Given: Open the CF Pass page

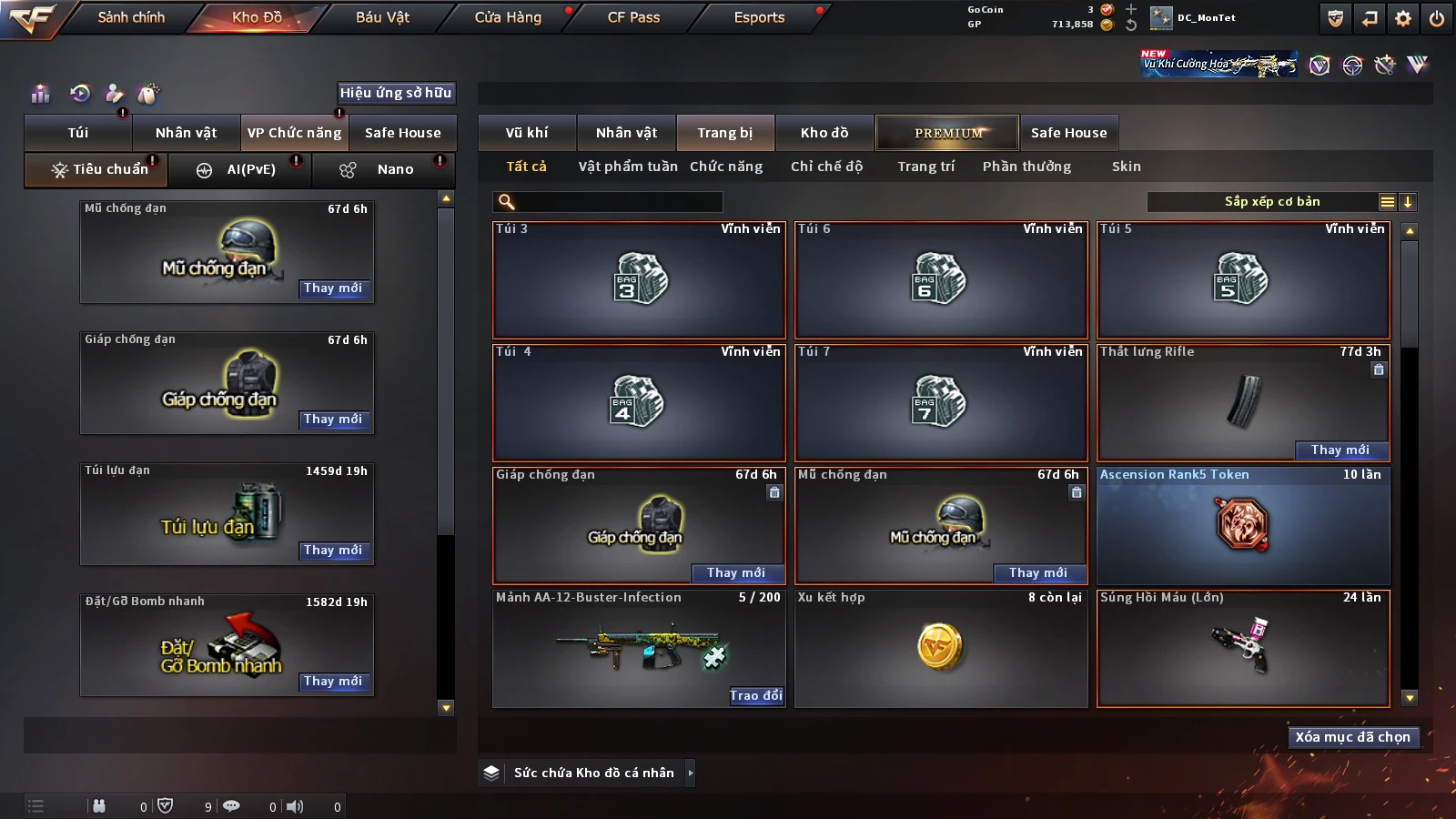Looking at the screenshot, I should tap(633, 17).
